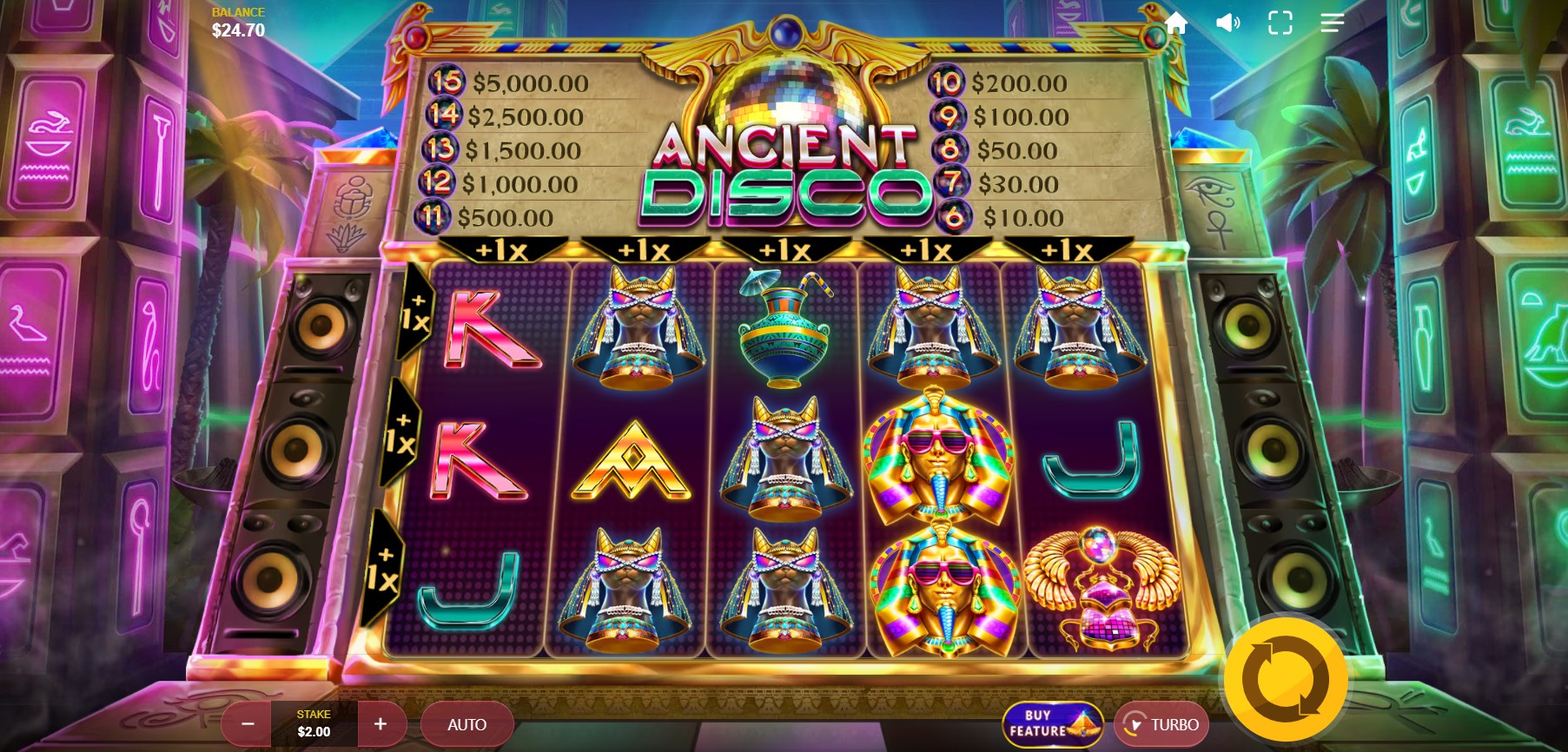Click the circular arrow icon beside Turbo
This screenshot has height=752, width=1568.
point(1133,723)
